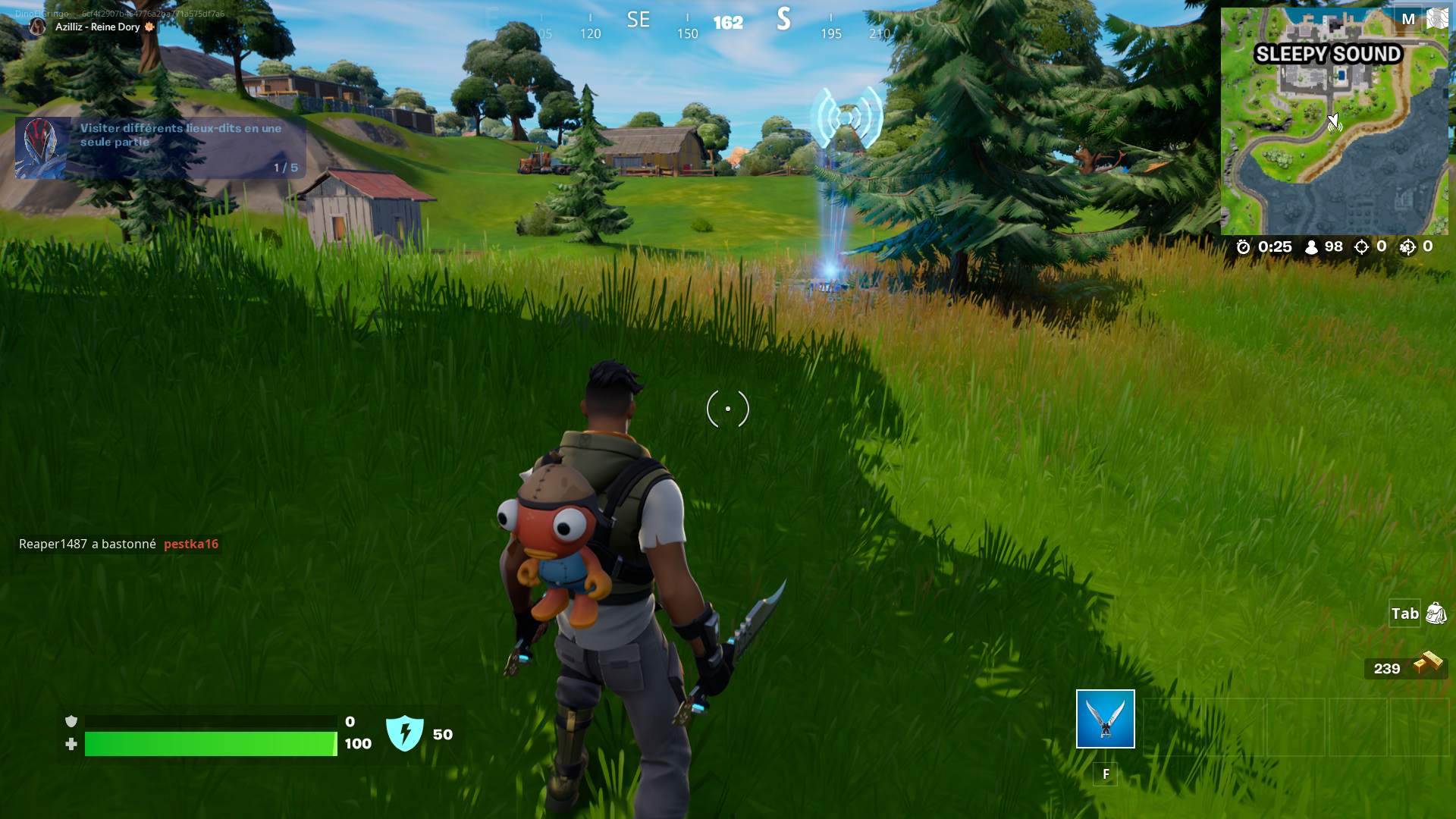Select the equipped dual daggers weapon slot
Screen dimensions: 1456x819
[x=1104, y=719]
